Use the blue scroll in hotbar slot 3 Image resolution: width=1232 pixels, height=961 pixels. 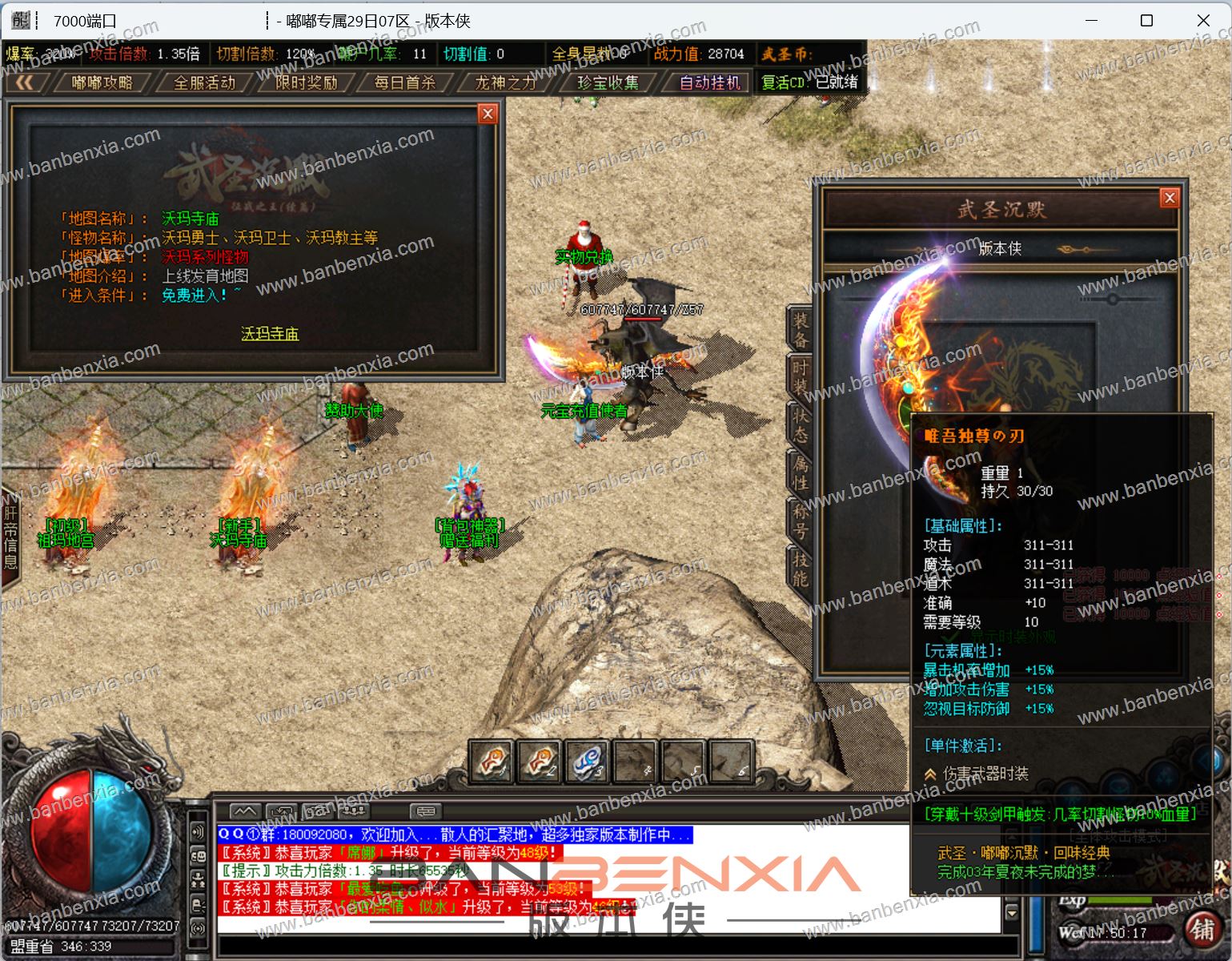587,761
